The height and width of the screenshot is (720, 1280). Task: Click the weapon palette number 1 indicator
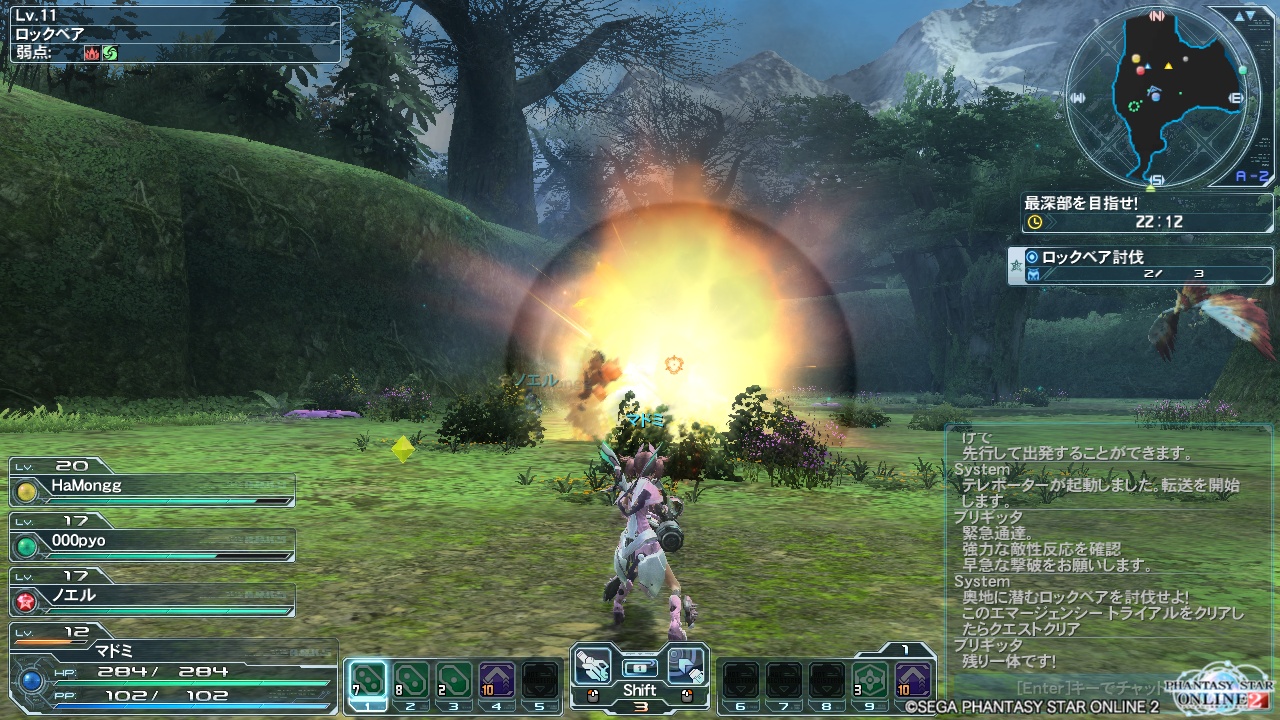[x=904, y=649]
